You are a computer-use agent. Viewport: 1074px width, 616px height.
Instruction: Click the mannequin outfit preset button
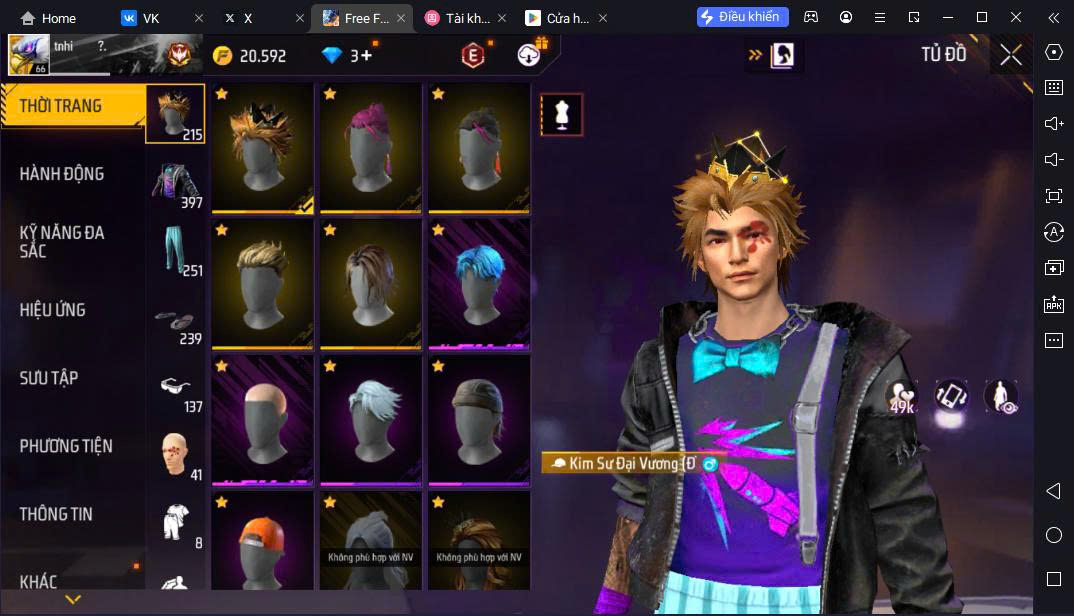(x=561, y=116)
